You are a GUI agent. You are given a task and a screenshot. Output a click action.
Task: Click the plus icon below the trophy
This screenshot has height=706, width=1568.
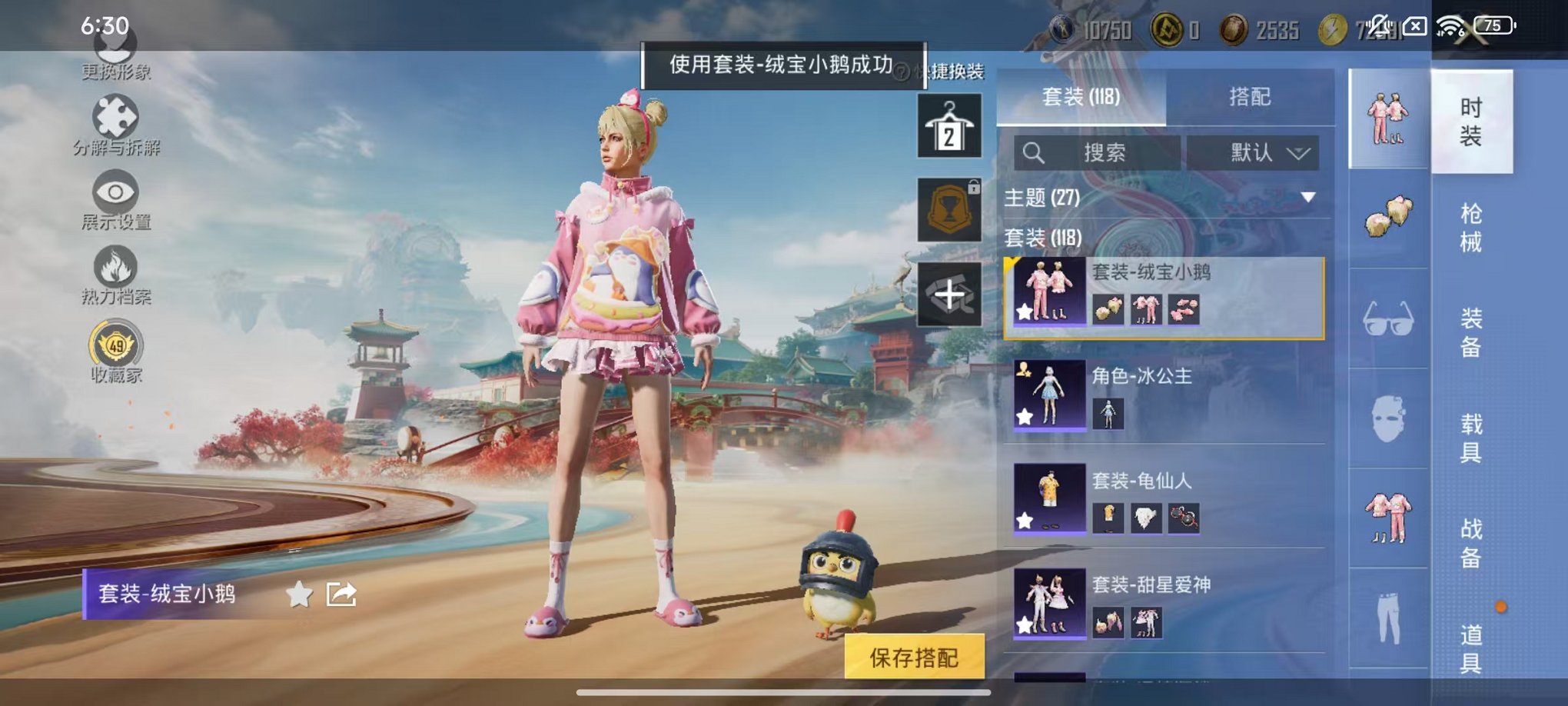[950, 295]
